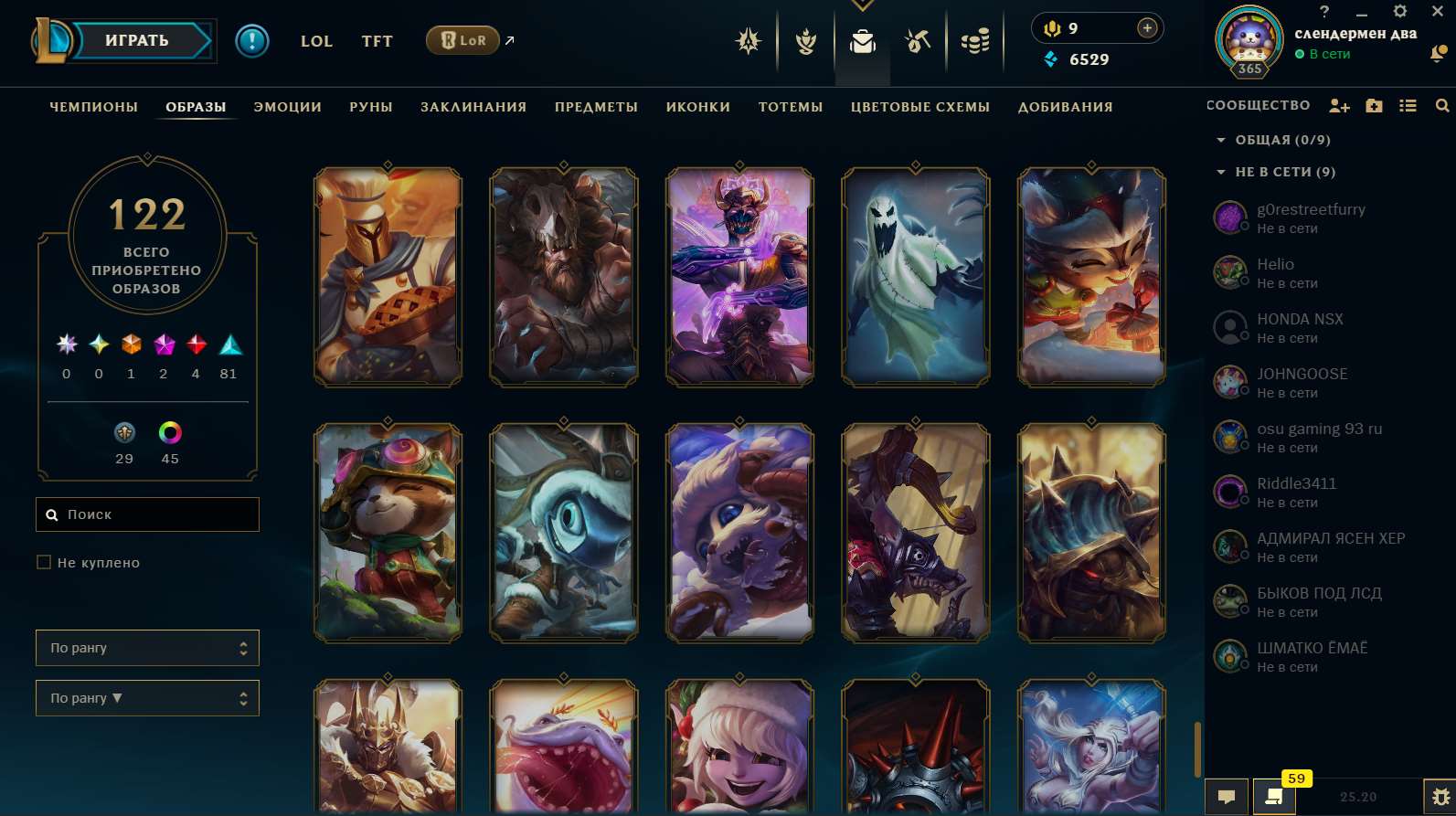Launch Legends of Runeterra via LoR button
This screenshot has width=1456, height=816.
[462, 40]
